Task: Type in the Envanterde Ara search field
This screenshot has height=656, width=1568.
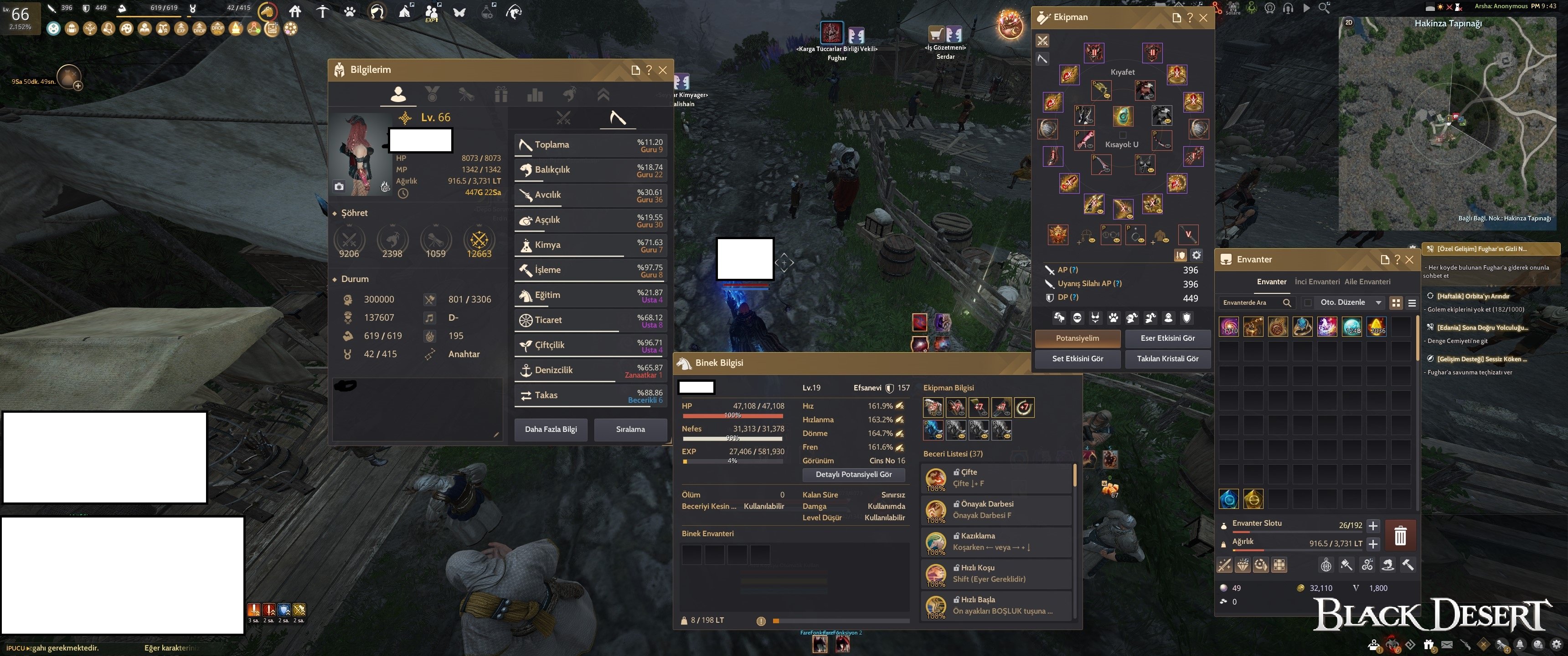Action: 1251,302
